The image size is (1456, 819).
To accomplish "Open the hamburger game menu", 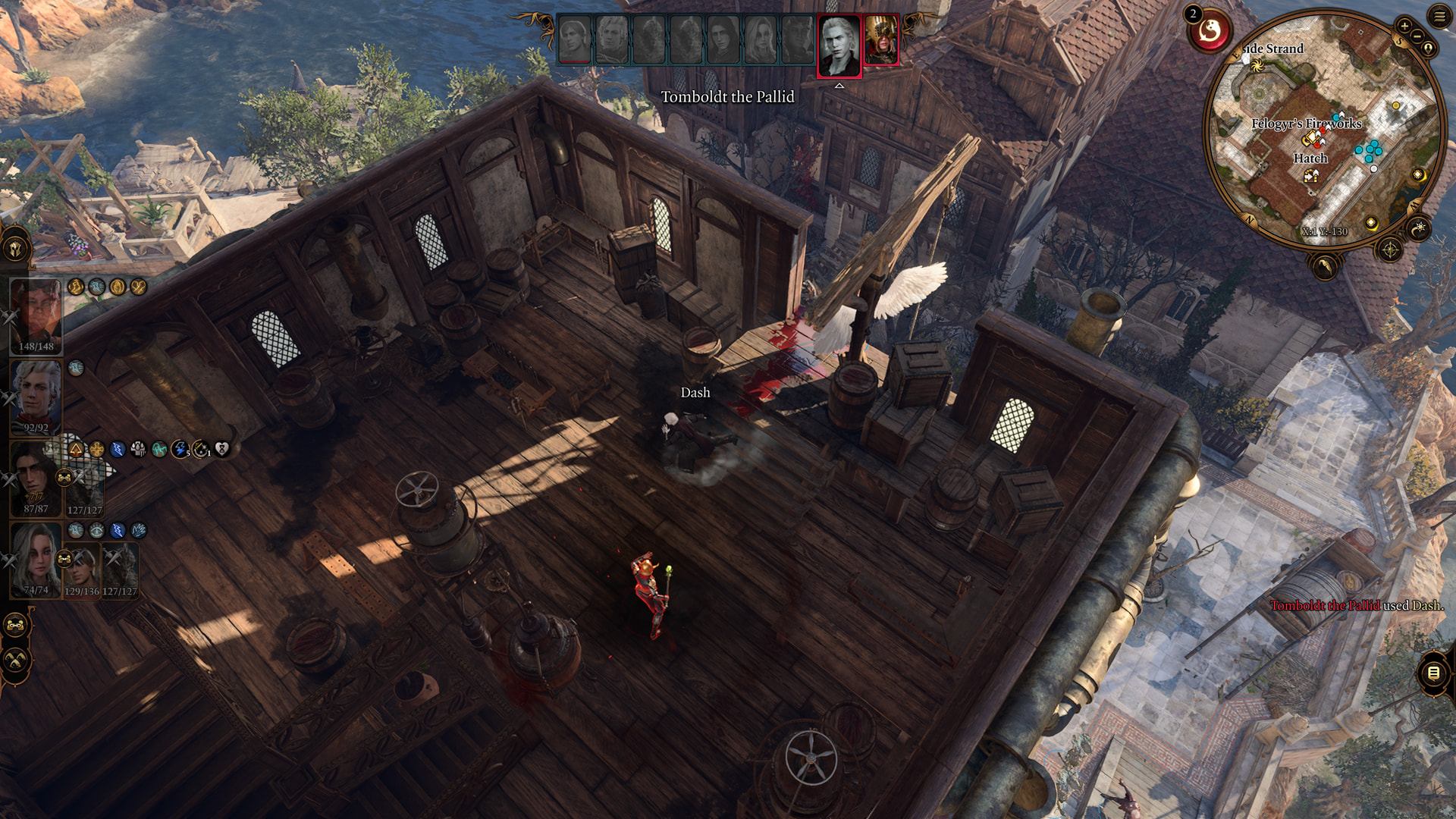I will click(x=1439, y=16).
